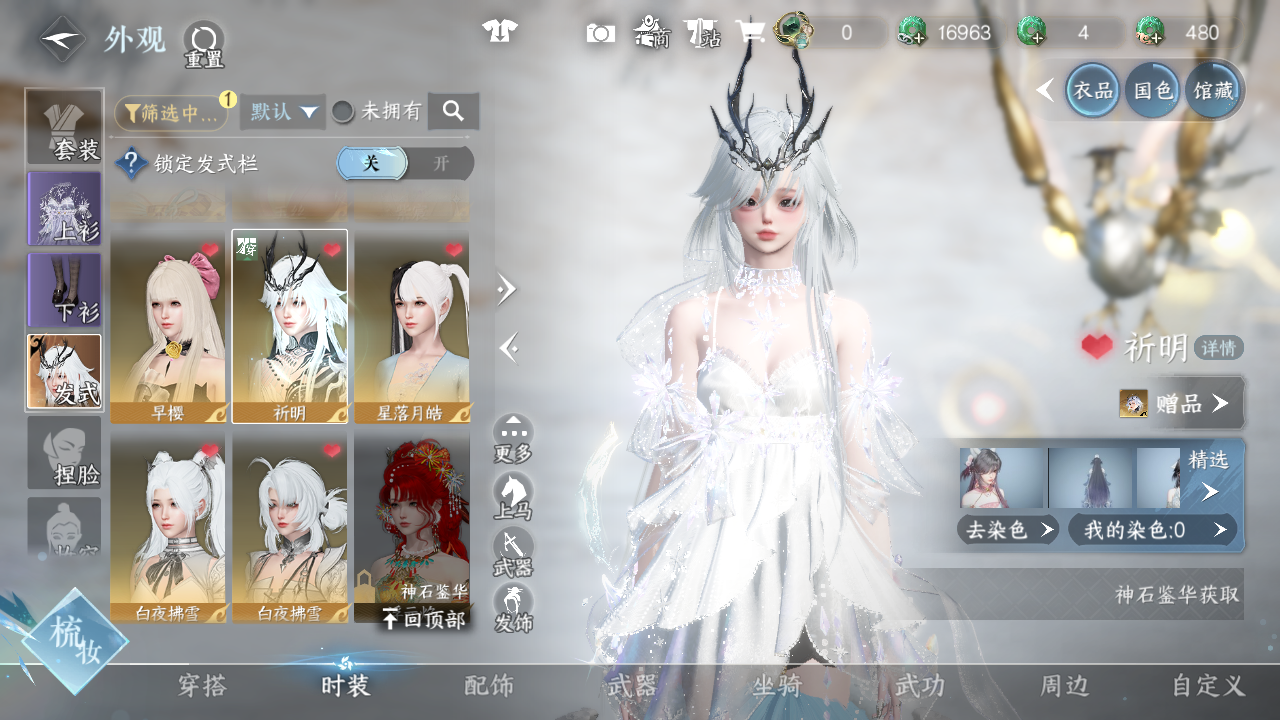Open the 默认 sort dropdown

click(283, 112)
